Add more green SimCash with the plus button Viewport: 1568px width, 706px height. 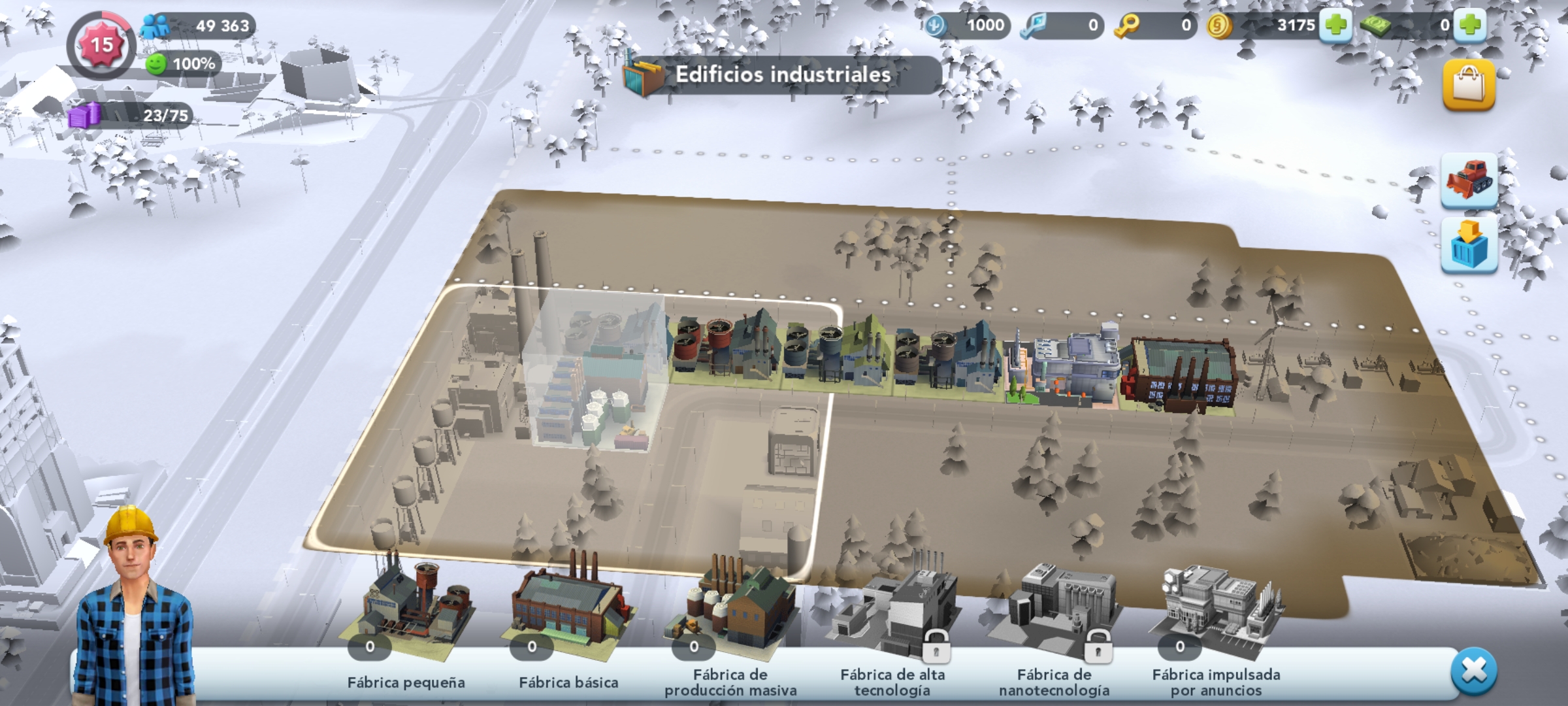click(x=1470, y=25)
